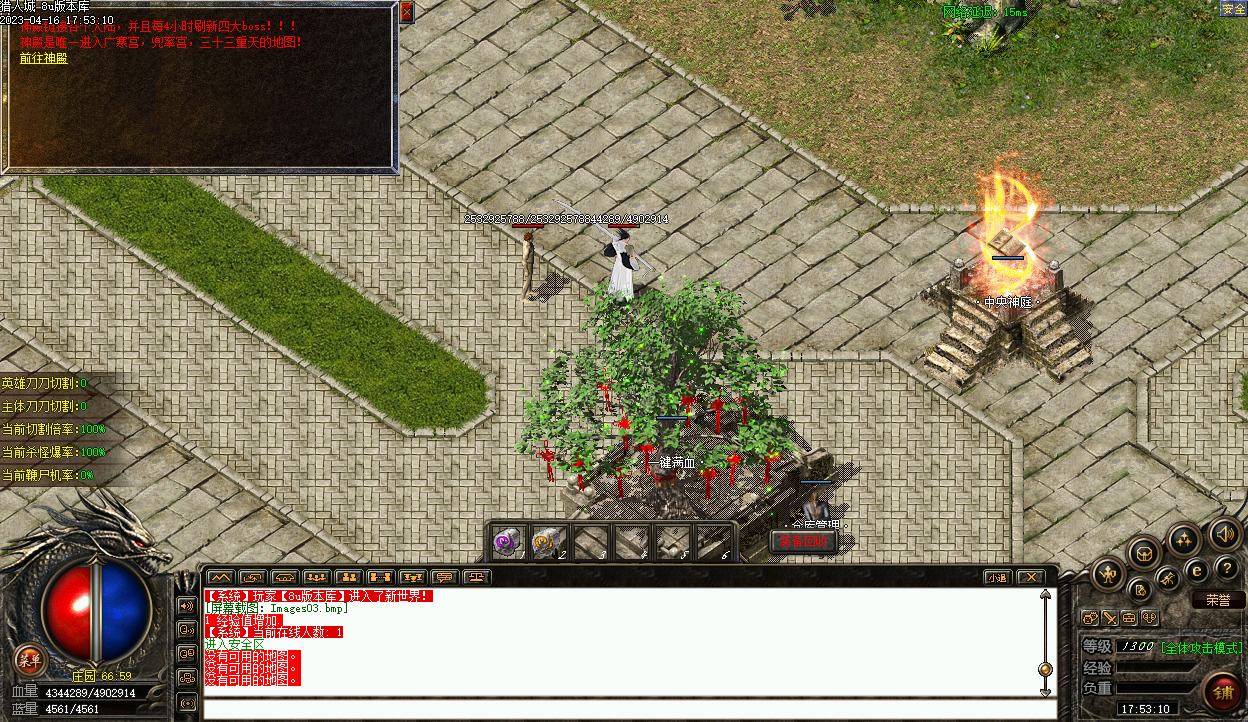The height and width of the screenshot is (722, 1248).
Task: Use the orange swirl scroll in slot 2
Action: click(548, 542)
